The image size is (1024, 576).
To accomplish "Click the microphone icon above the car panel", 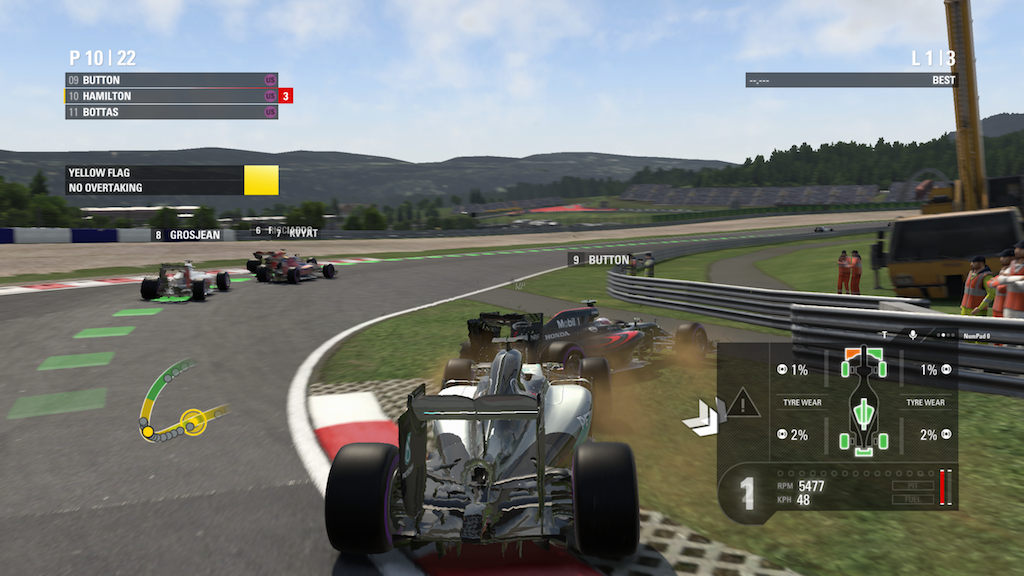I will point(913,335).
